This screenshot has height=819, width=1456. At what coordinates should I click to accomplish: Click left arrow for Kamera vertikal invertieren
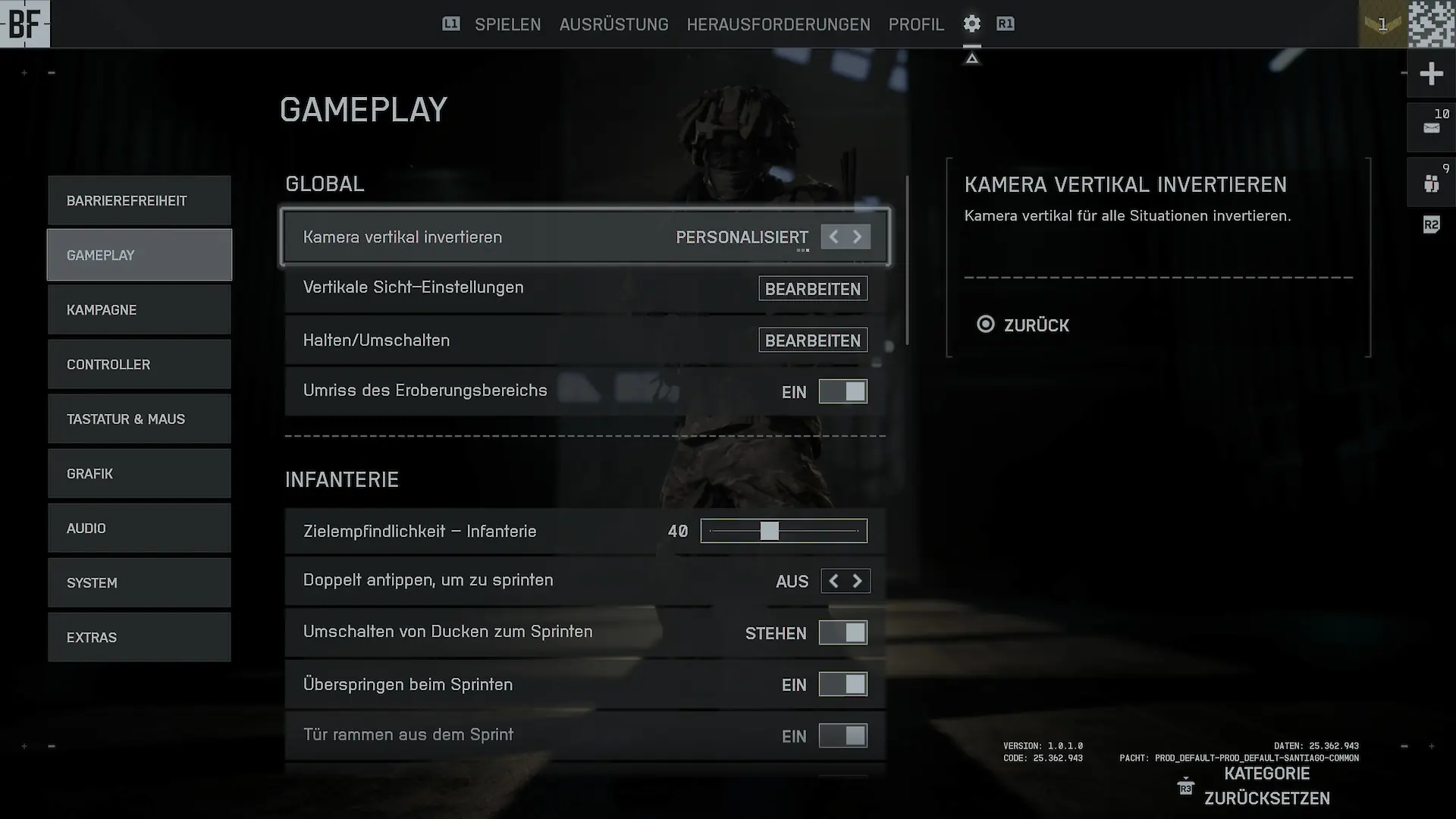coord(833,237)
